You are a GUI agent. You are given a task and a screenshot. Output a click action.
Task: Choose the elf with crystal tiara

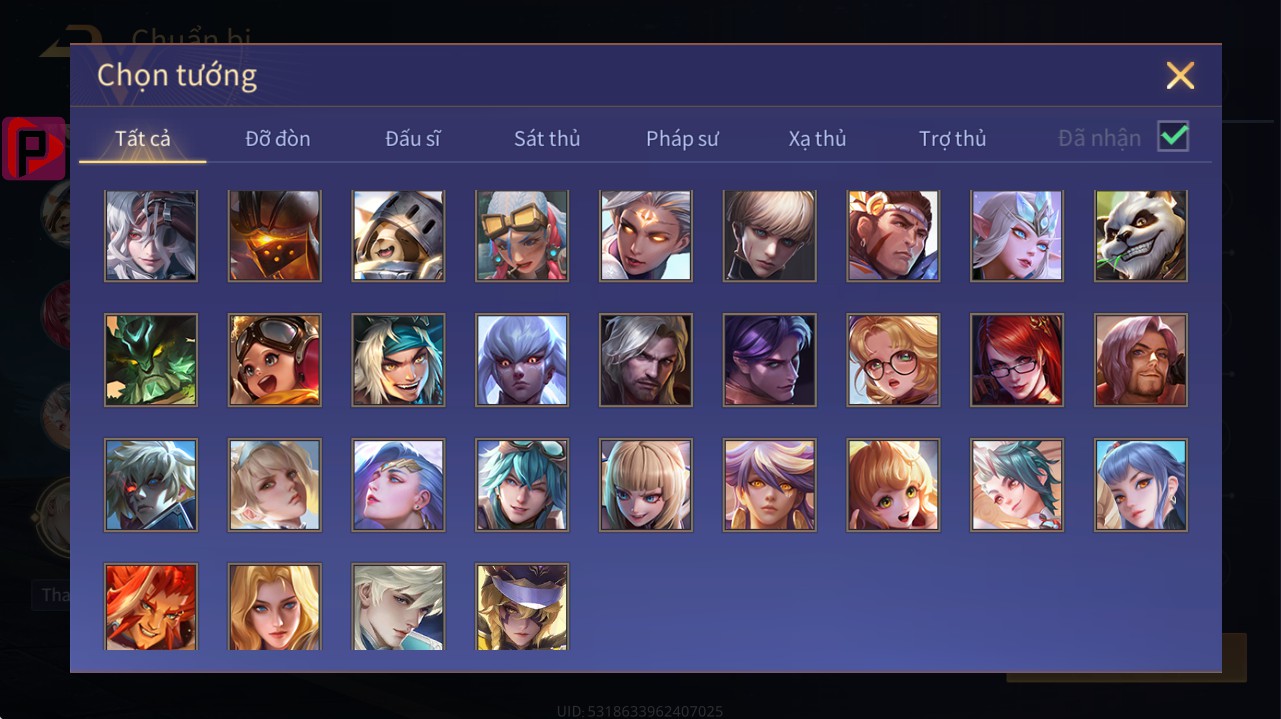click(x=1017, y=236)
